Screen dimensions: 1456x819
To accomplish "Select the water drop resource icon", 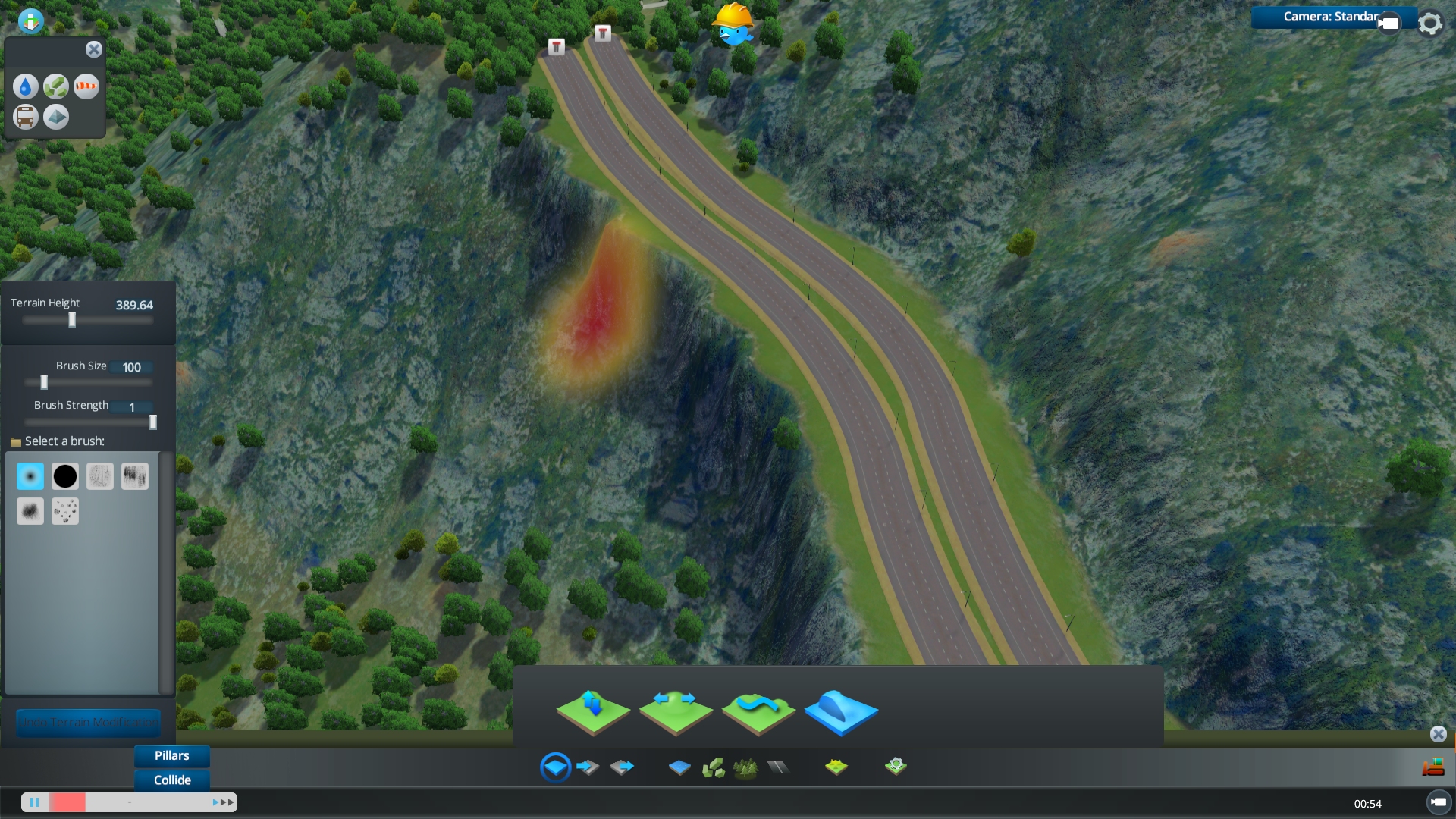I will click(x=25, y=86).
